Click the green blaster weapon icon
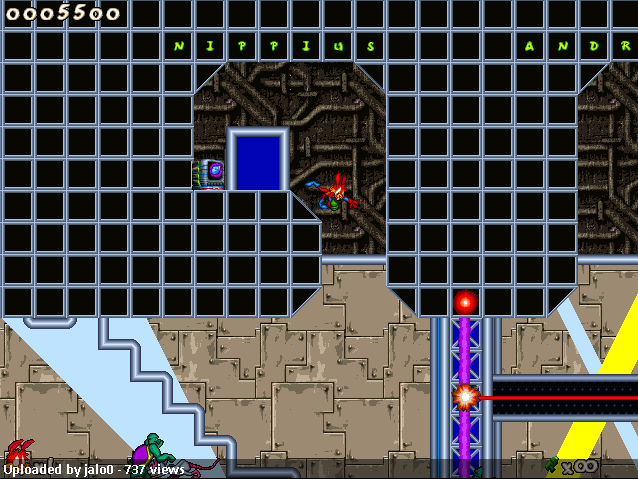The height and width of the screenshot is (479, 638). 552,464
